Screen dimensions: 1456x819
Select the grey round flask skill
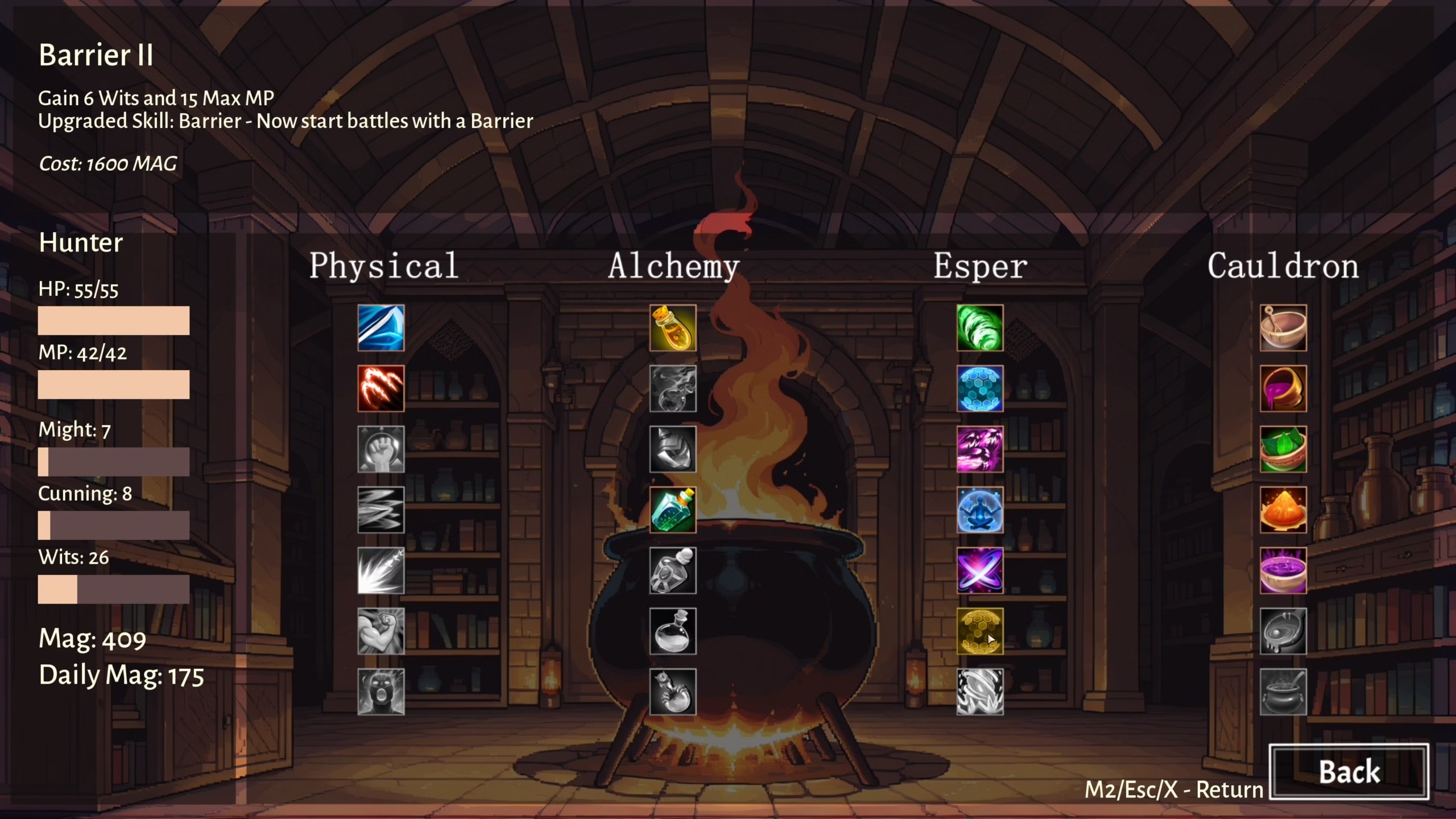[673, 631]
